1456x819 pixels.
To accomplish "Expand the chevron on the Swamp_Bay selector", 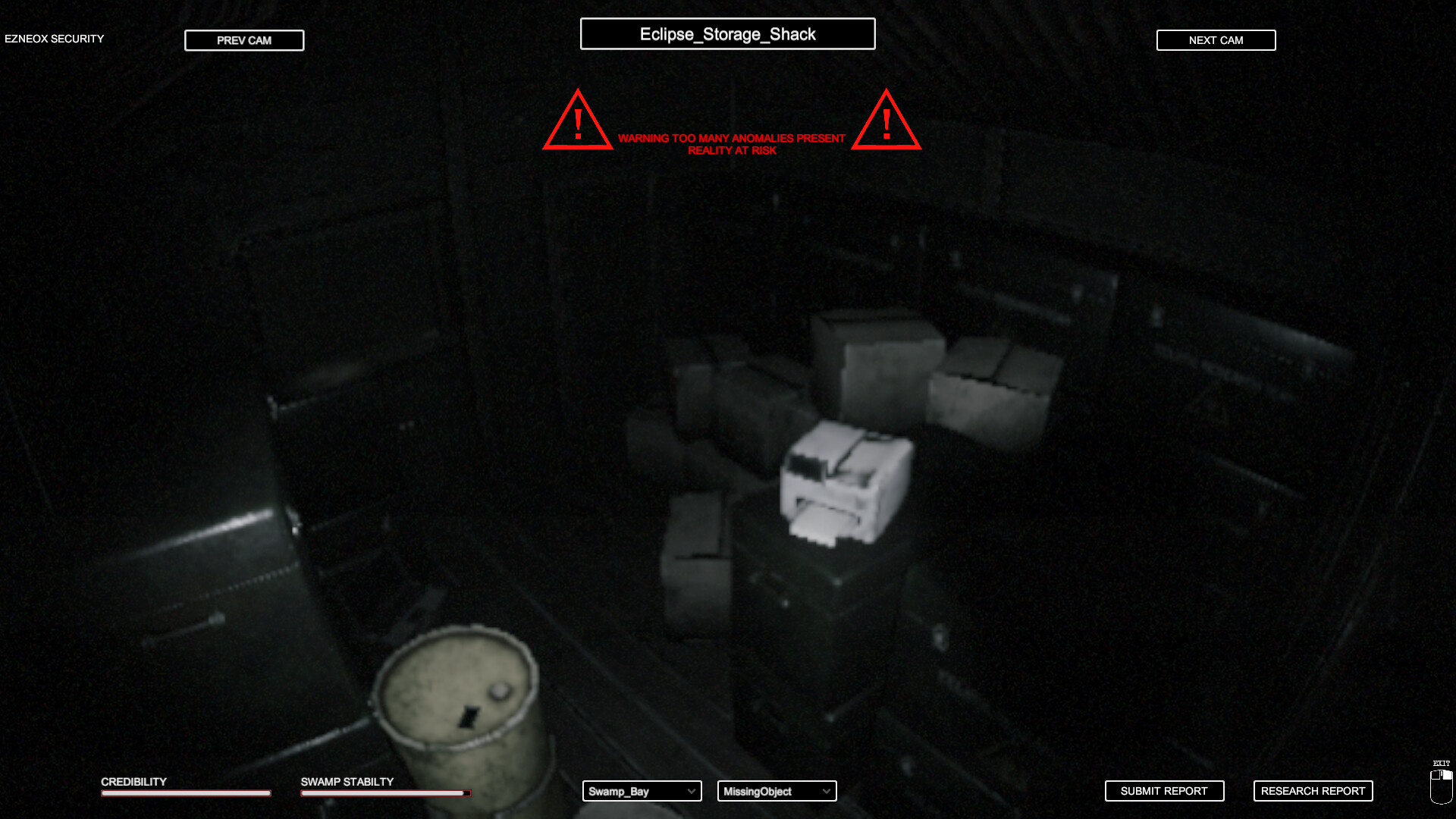I will (690, 791).
